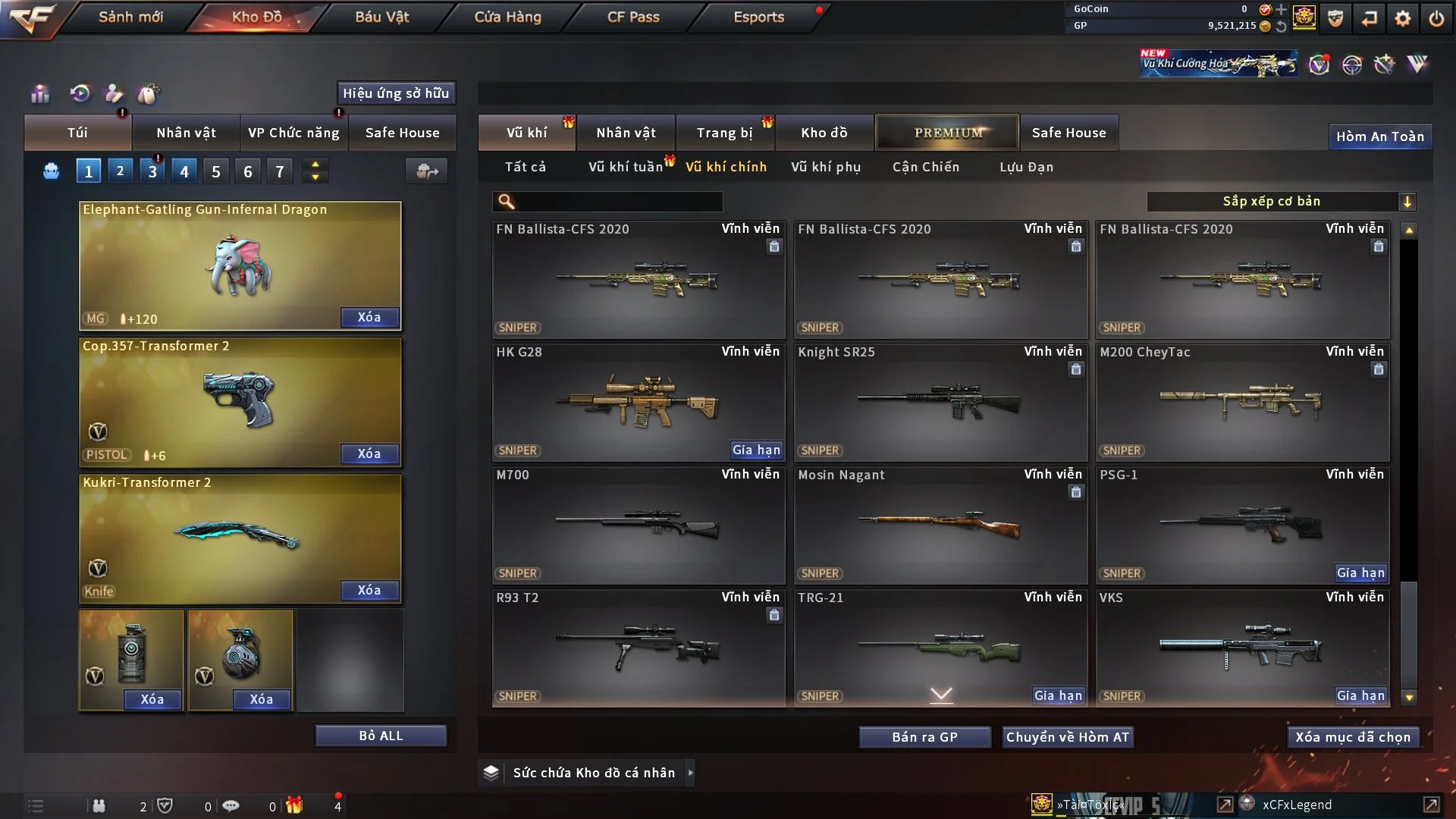Choose the Mosin Nagant rifle
The image size is (1456, 819).
(x=940, y=525)
